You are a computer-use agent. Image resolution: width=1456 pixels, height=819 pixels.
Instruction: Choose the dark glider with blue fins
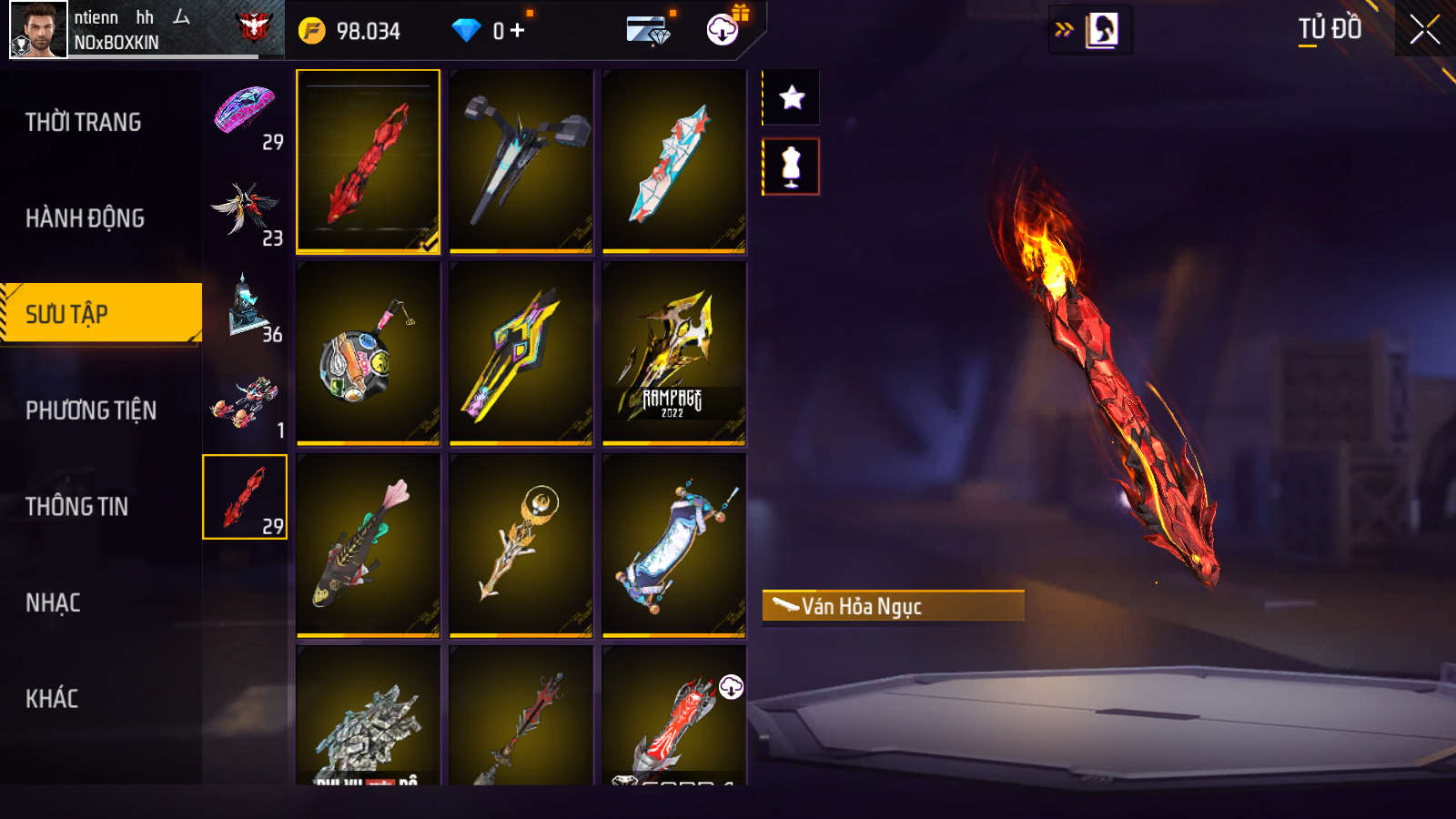[521, 161]
